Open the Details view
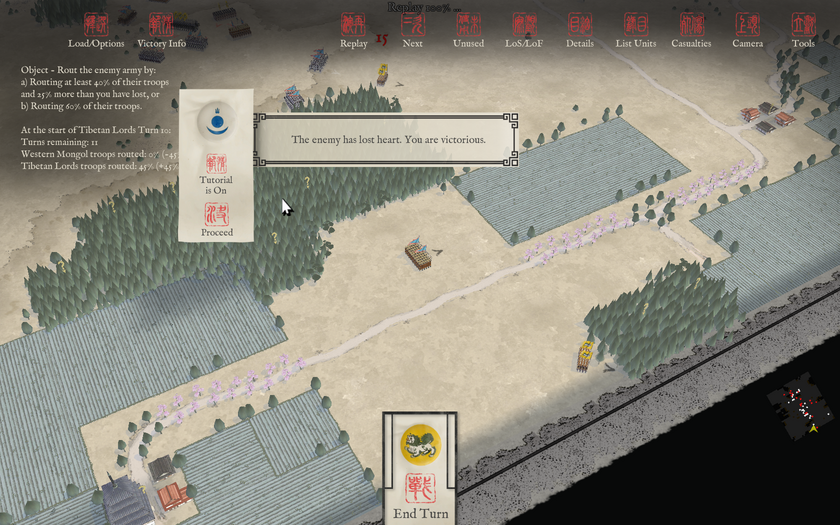 coord(579,30)
